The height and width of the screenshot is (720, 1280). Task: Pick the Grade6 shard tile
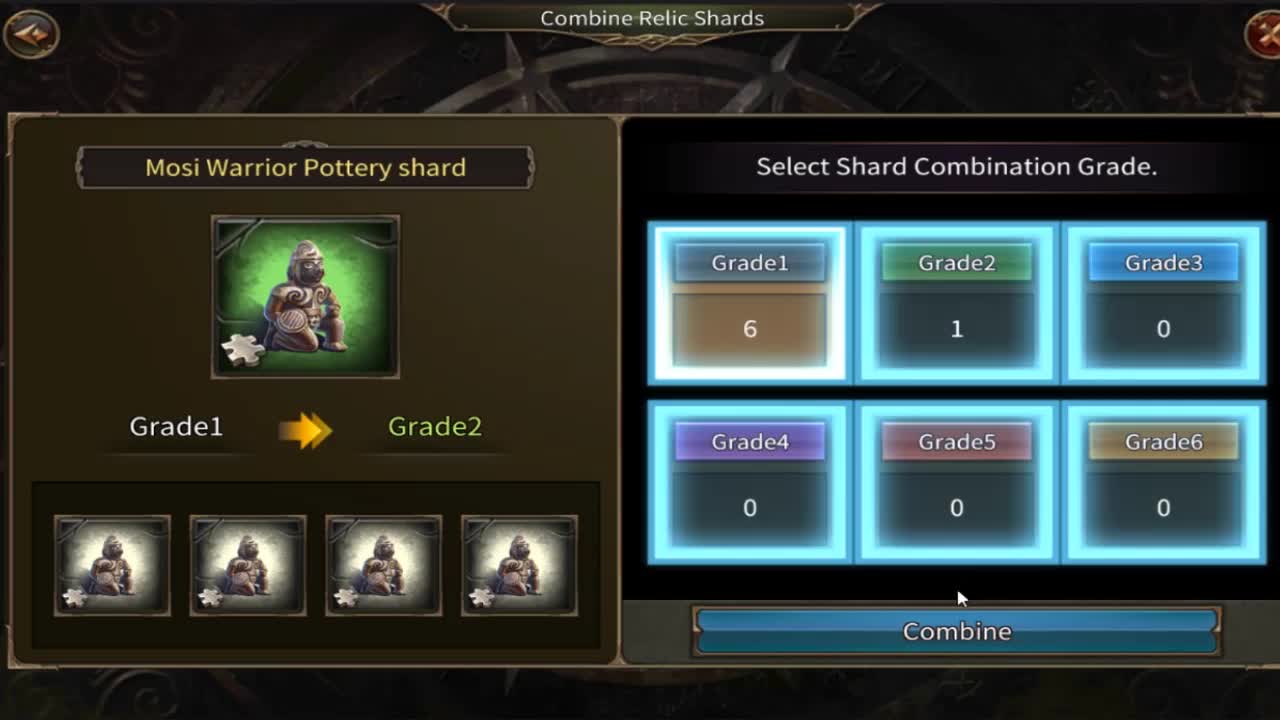point(1163,482)
